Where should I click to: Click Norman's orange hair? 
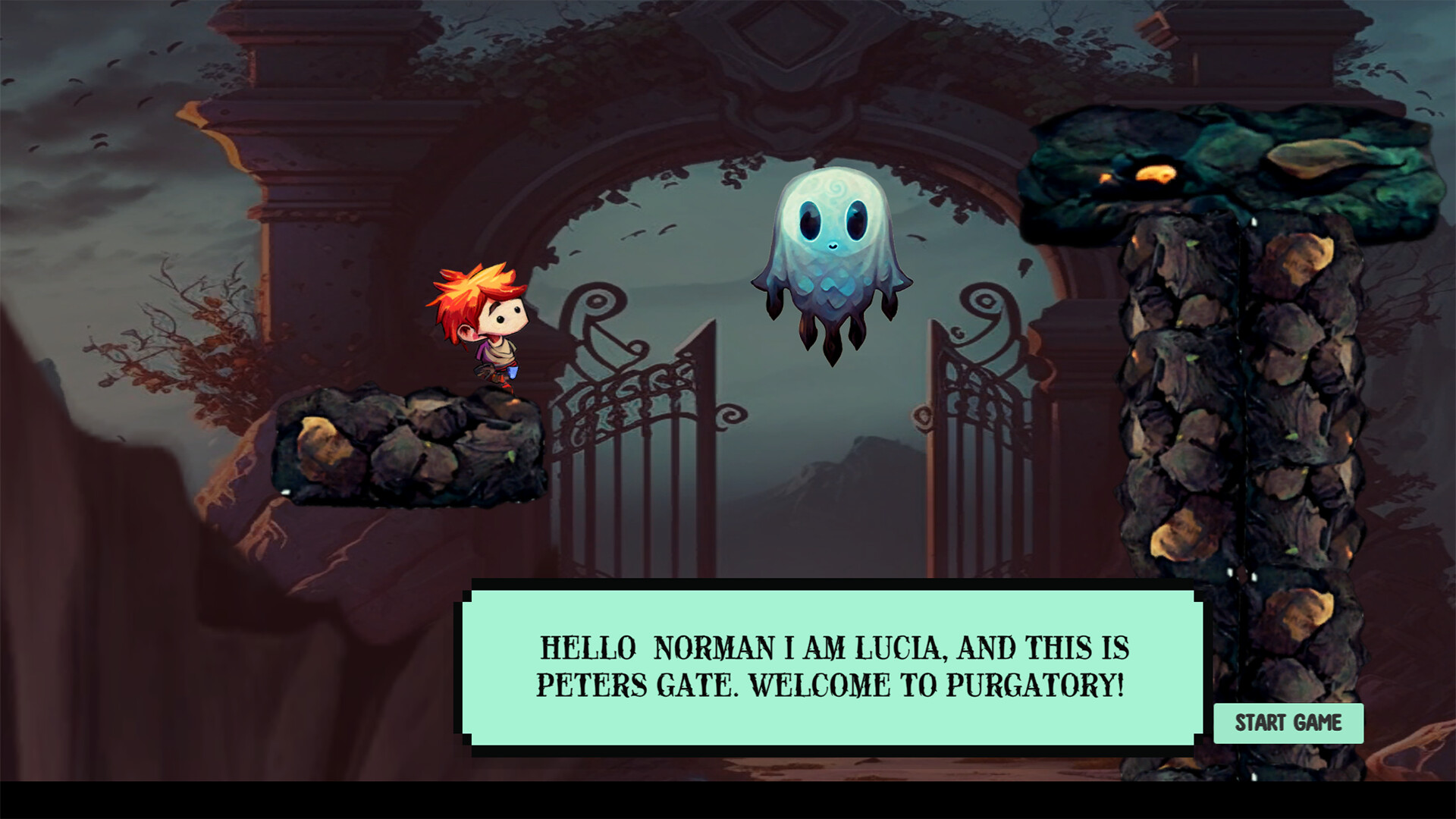pyautogui.click(x=470, y=288)
